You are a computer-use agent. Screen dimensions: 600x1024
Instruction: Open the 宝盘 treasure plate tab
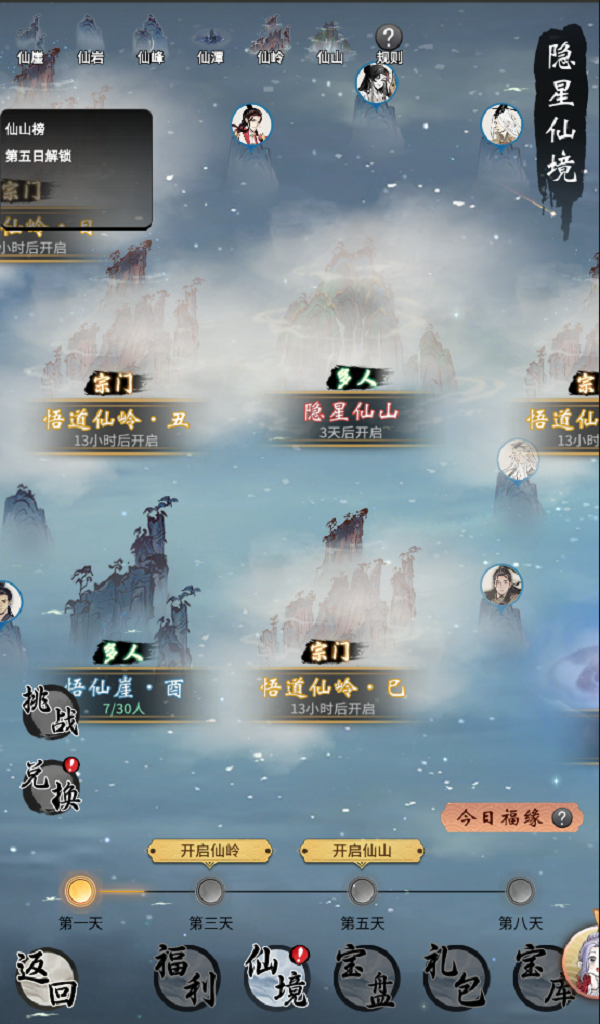tap(366, 977)
